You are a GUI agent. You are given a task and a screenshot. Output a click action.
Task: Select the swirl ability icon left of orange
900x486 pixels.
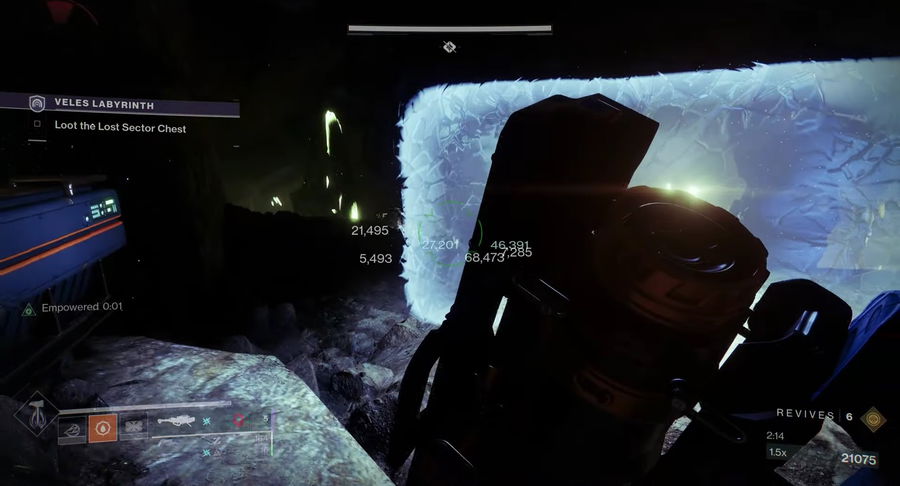tap(73, 428)
